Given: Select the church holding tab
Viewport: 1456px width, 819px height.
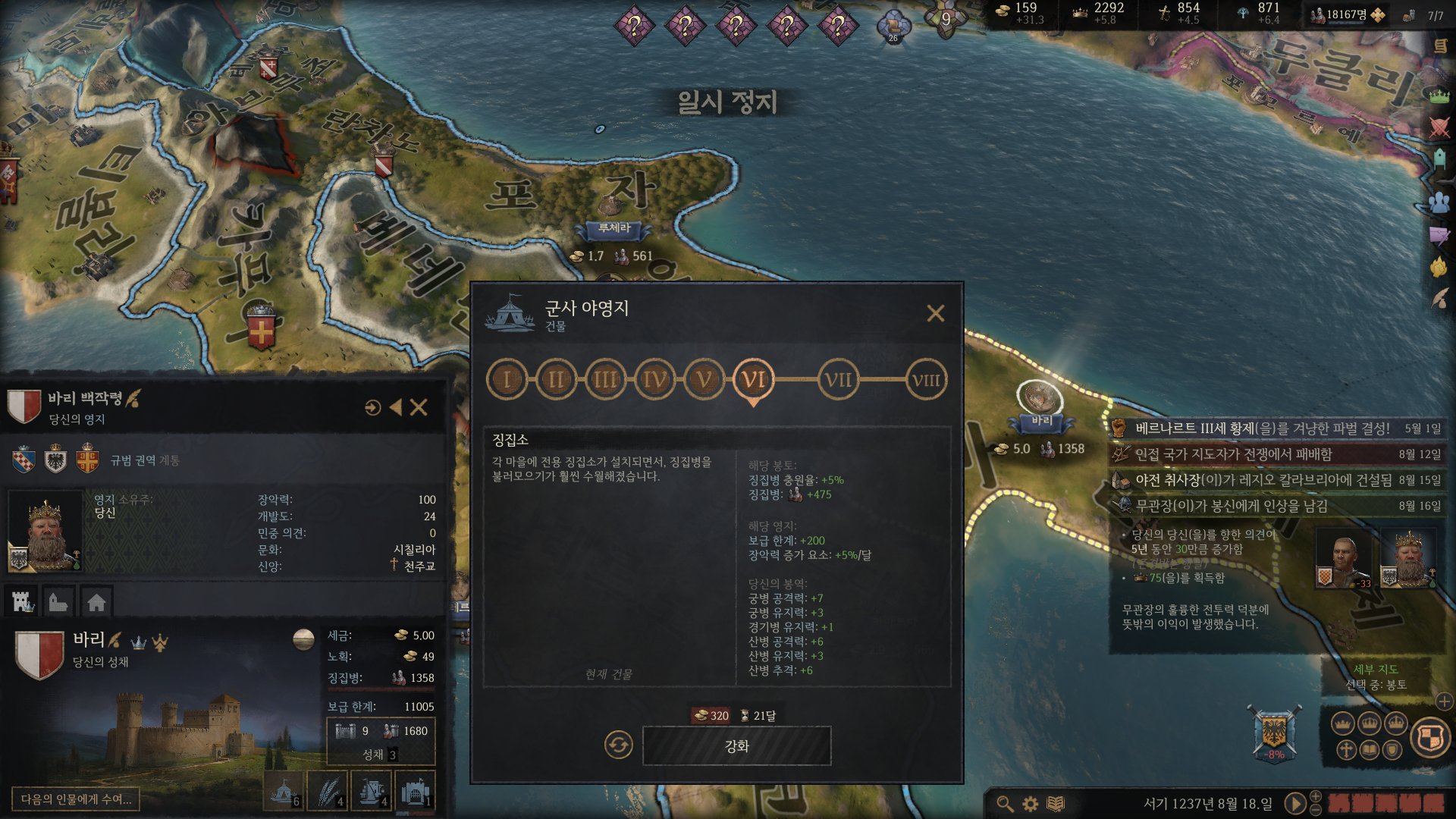Looking at the screenshot, I should point(58,602).
